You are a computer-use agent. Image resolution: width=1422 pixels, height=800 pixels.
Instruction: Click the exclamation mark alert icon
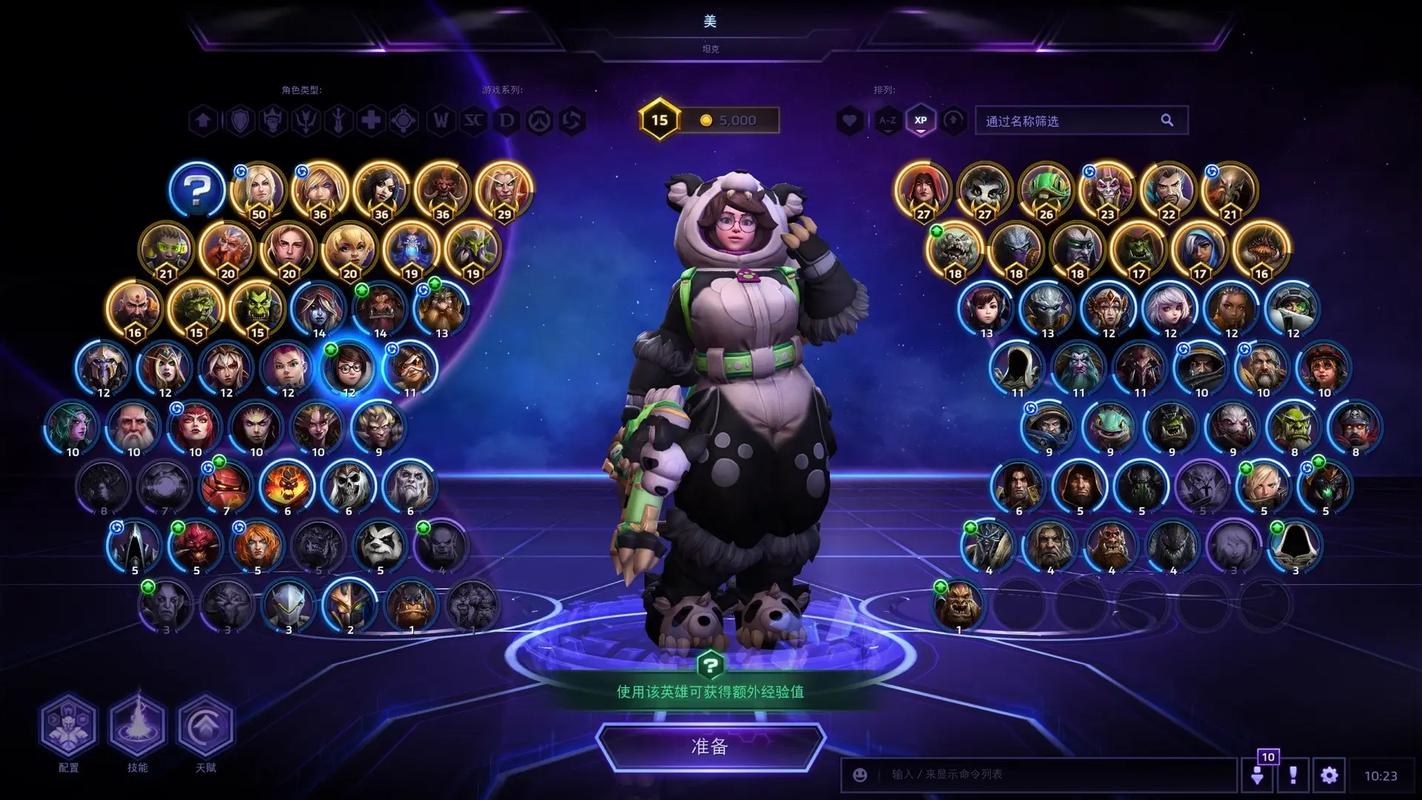pos(1293,775)
